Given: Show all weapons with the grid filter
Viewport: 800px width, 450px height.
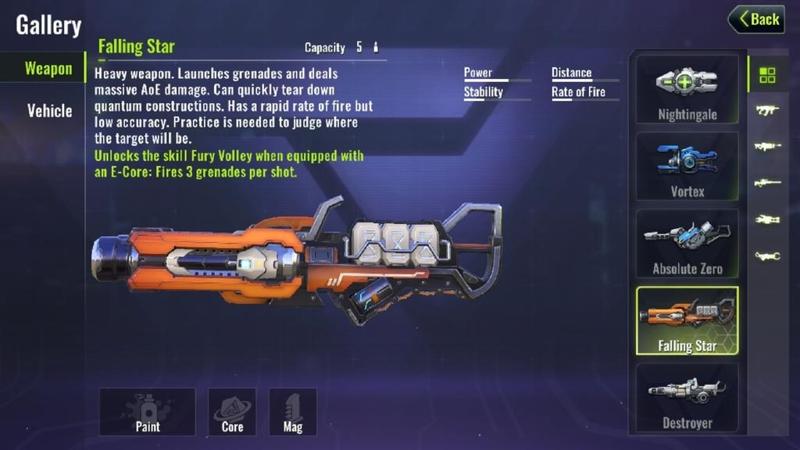Looking at the screenshot, I should 767,75.
